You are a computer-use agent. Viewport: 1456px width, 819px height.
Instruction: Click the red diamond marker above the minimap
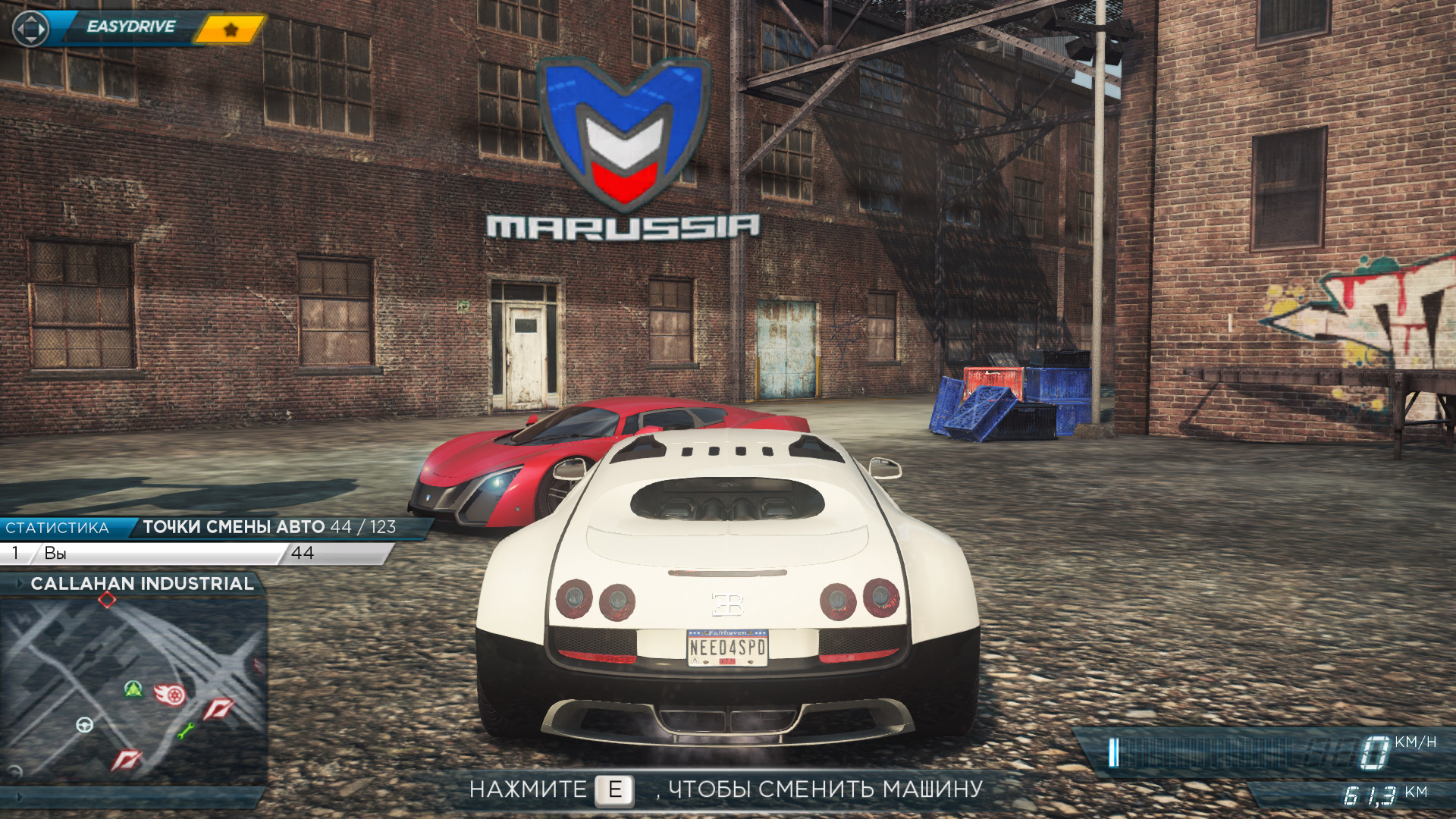[x=107, y=600]
